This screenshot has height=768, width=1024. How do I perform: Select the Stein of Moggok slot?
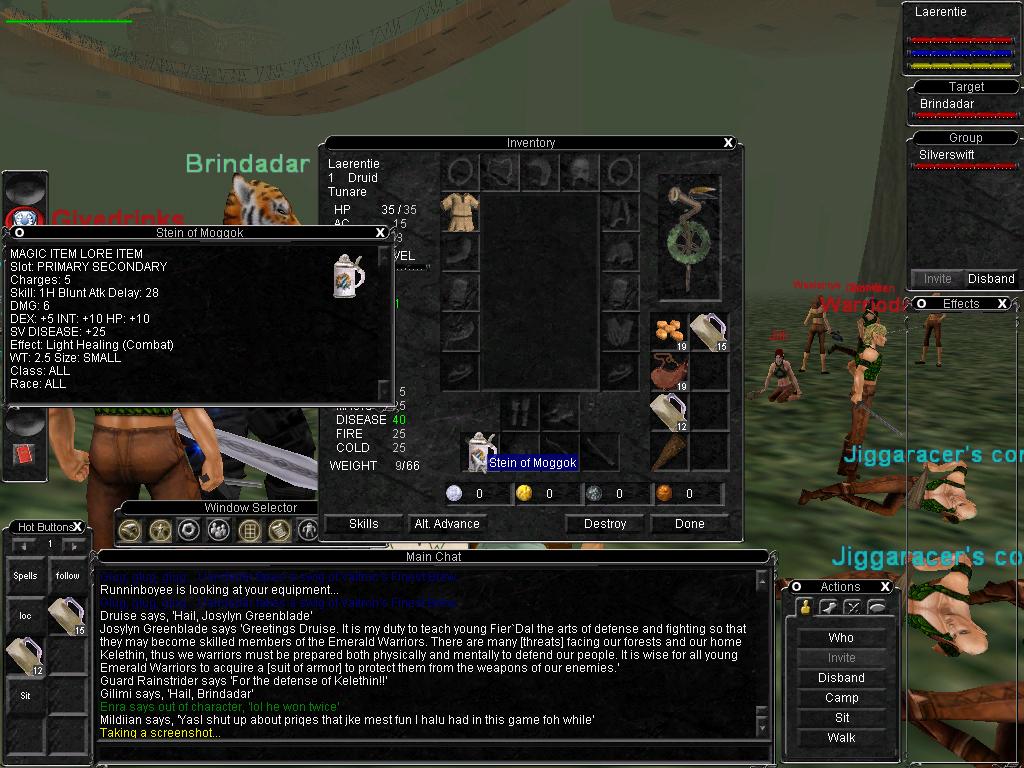481,450
